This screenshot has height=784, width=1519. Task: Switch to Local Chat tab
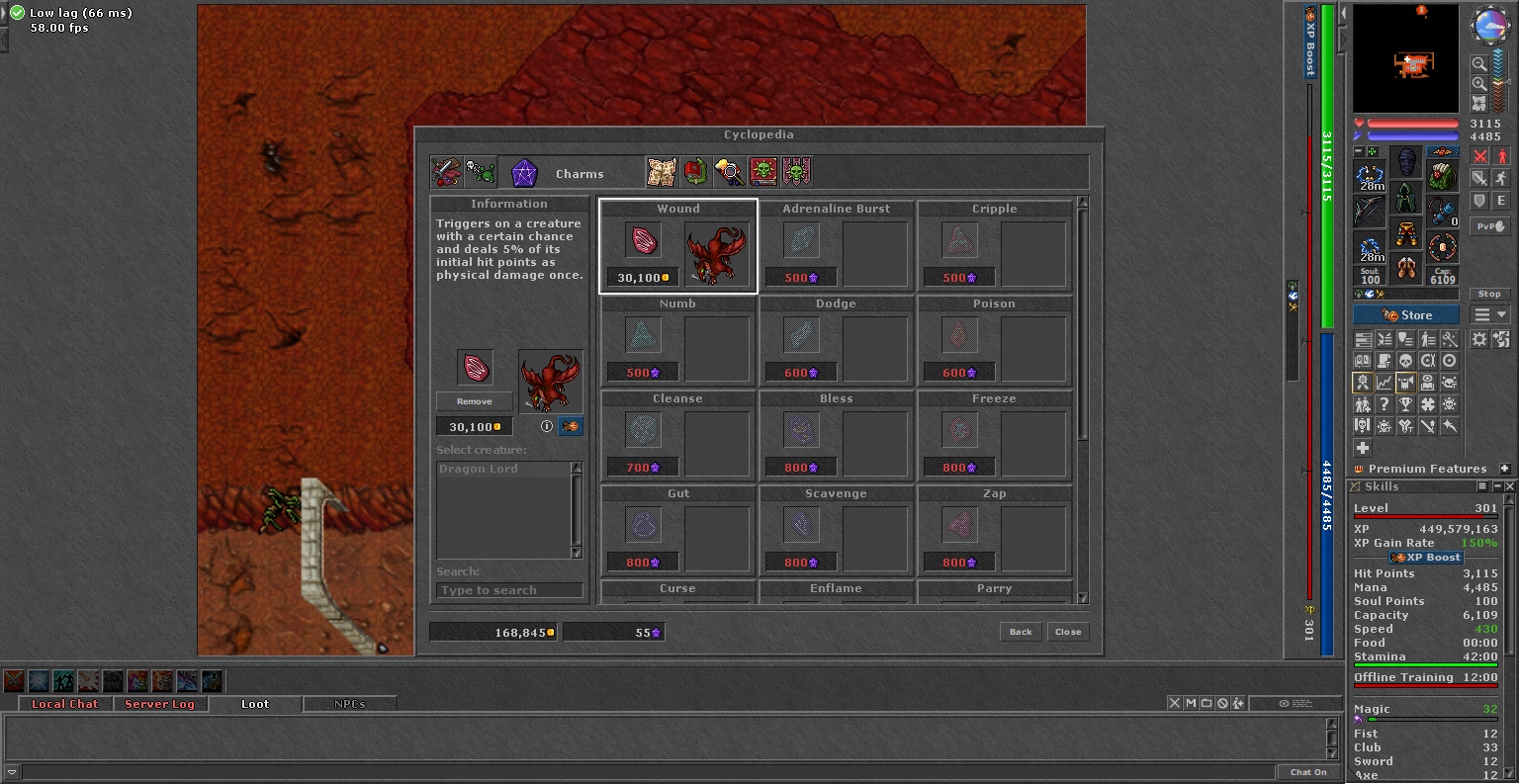coord(64,704)
